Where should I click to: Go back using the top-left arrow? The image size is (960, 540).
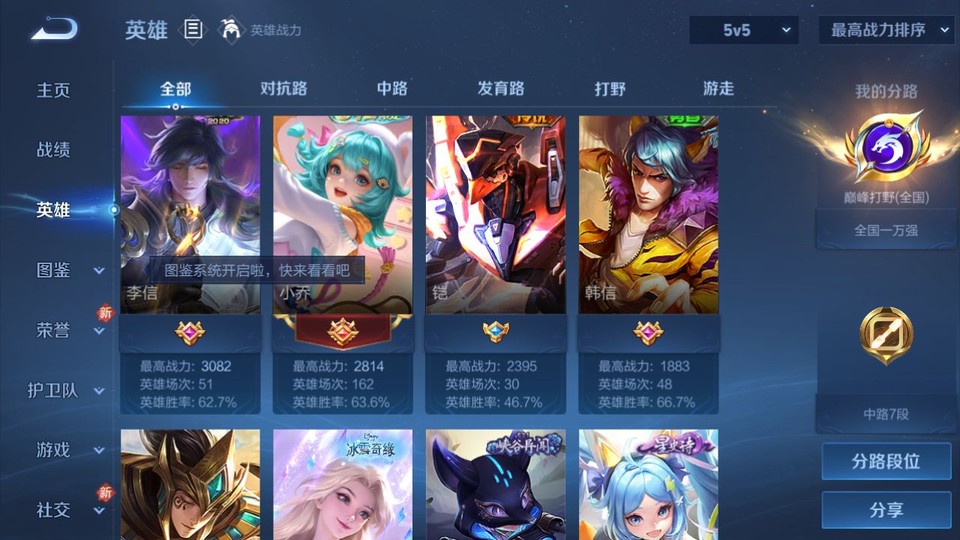click(x=53, y=30)
